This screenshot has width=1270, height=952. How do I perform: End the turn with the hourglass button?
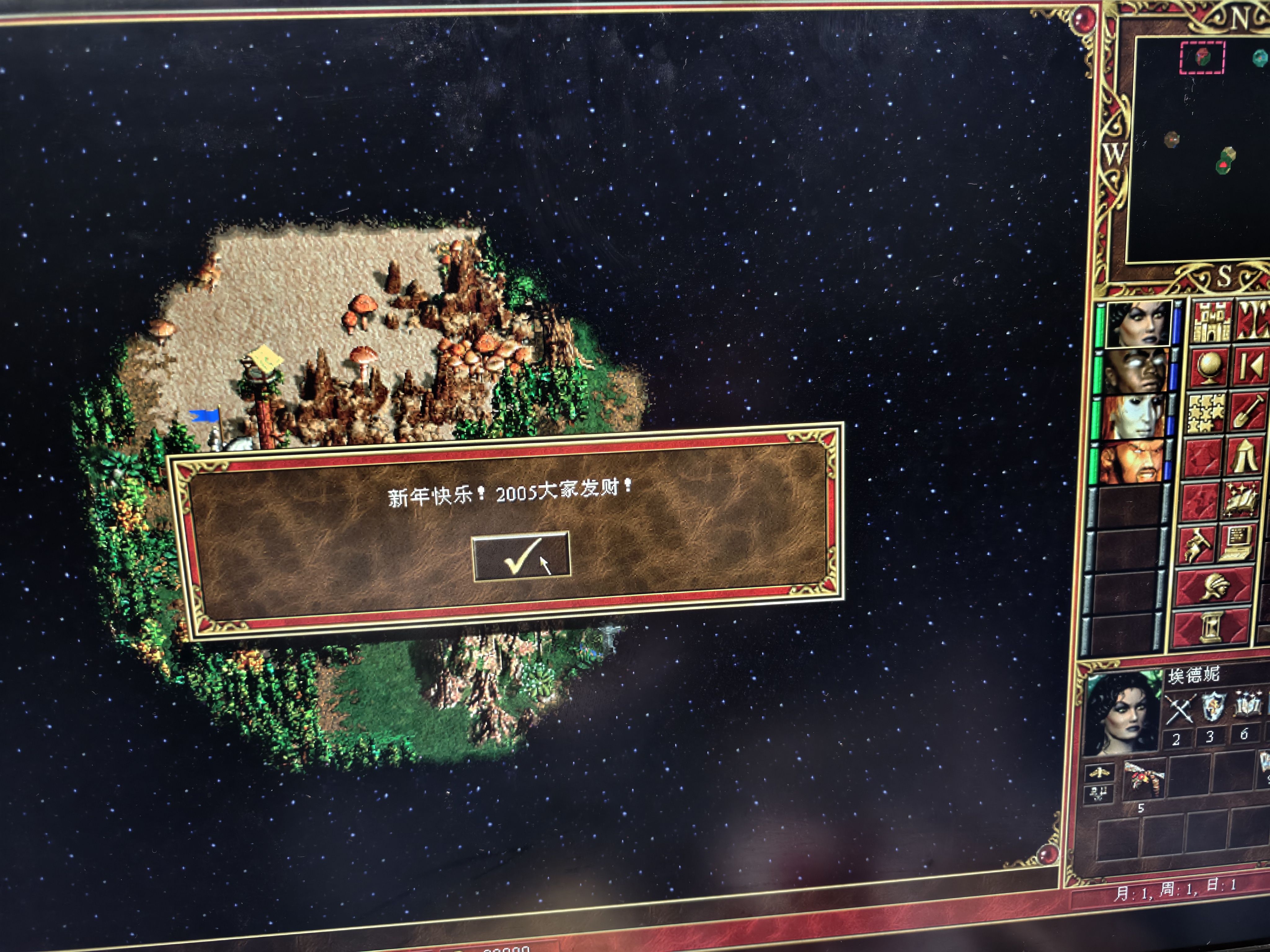click(x=1211, y=628)
